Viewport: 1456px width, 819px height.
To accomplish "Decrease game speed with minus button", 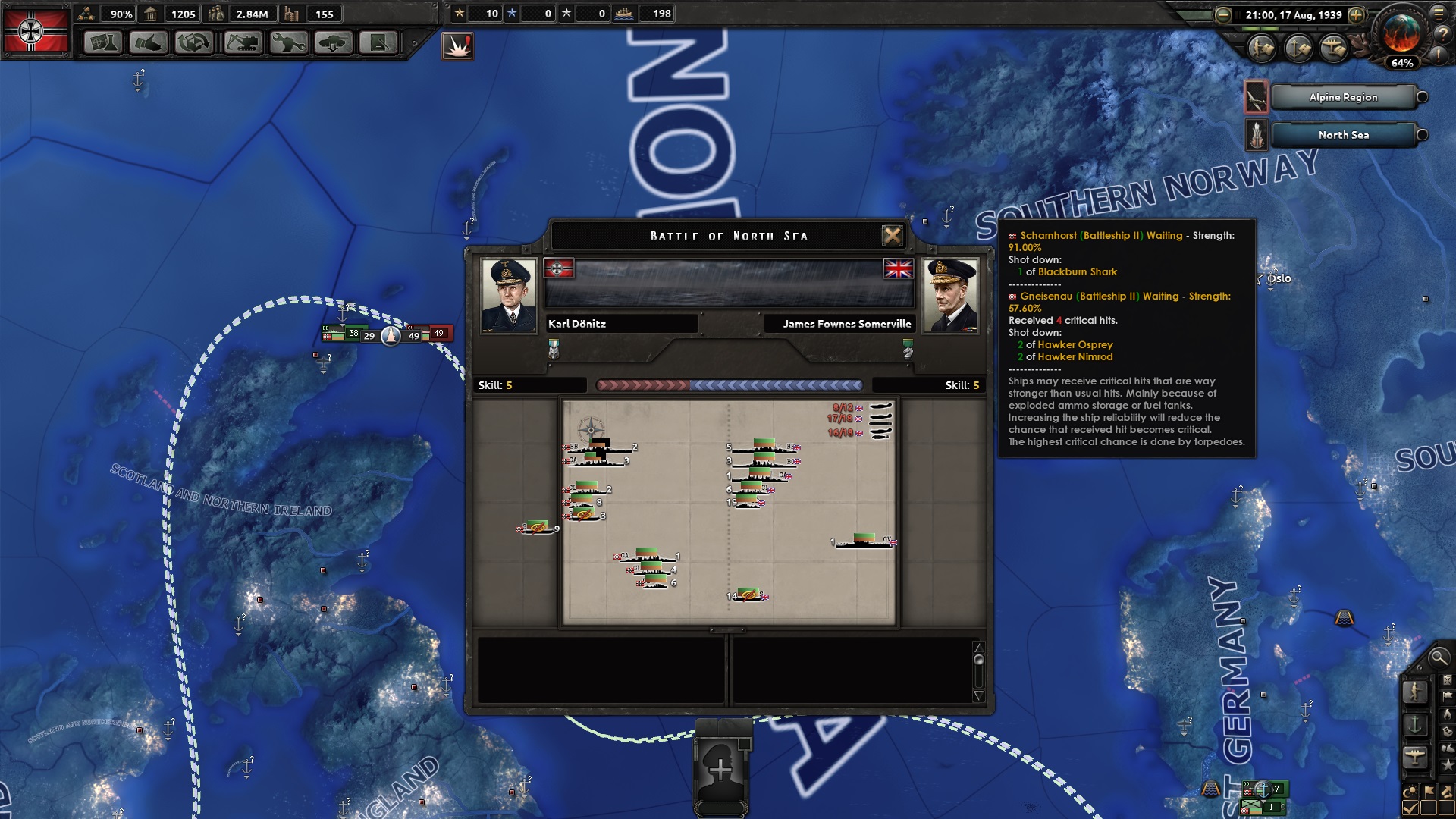I will 1222,15.
